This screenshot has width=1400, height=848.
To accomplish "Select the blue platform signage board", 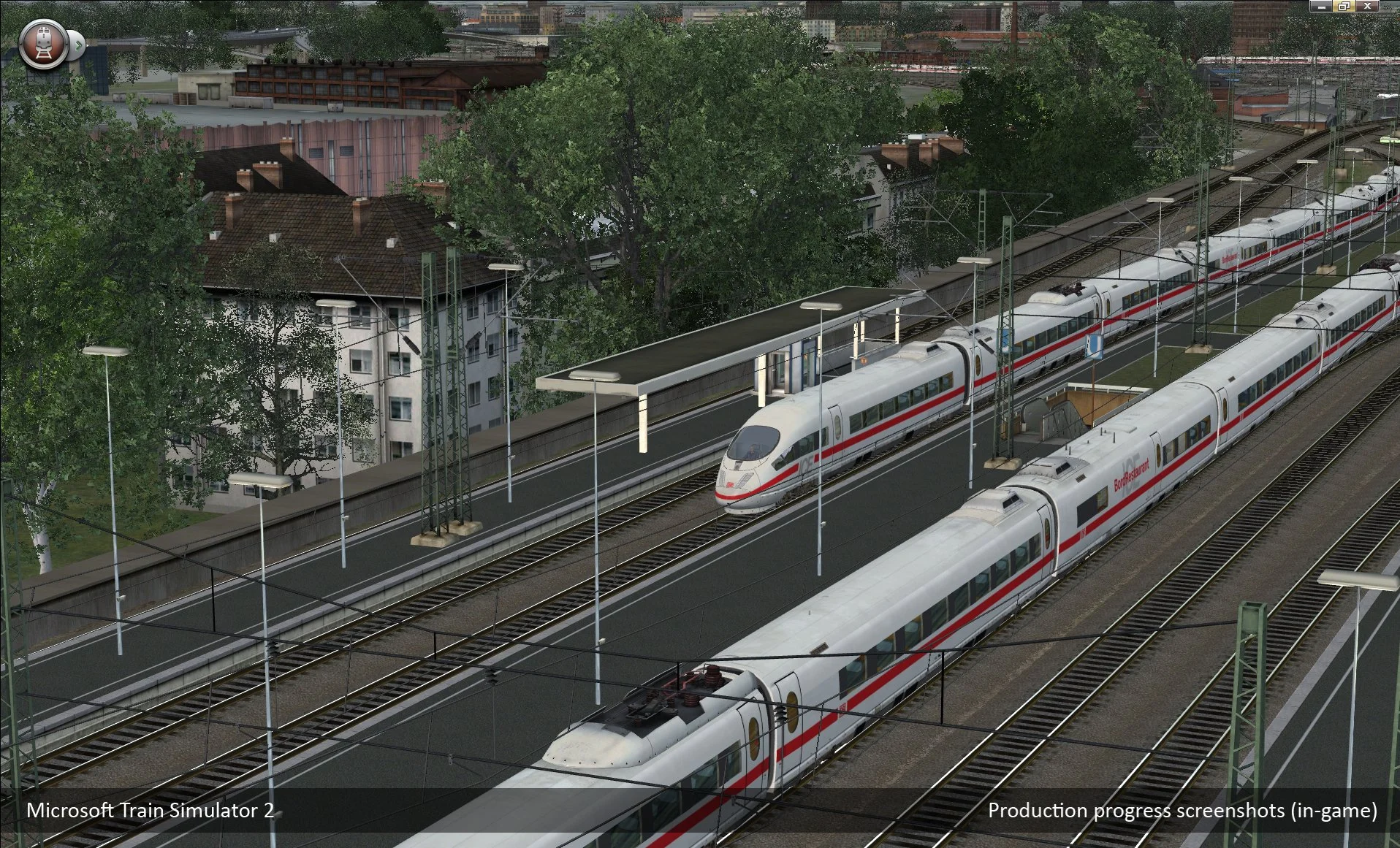I will [1094, 346].
